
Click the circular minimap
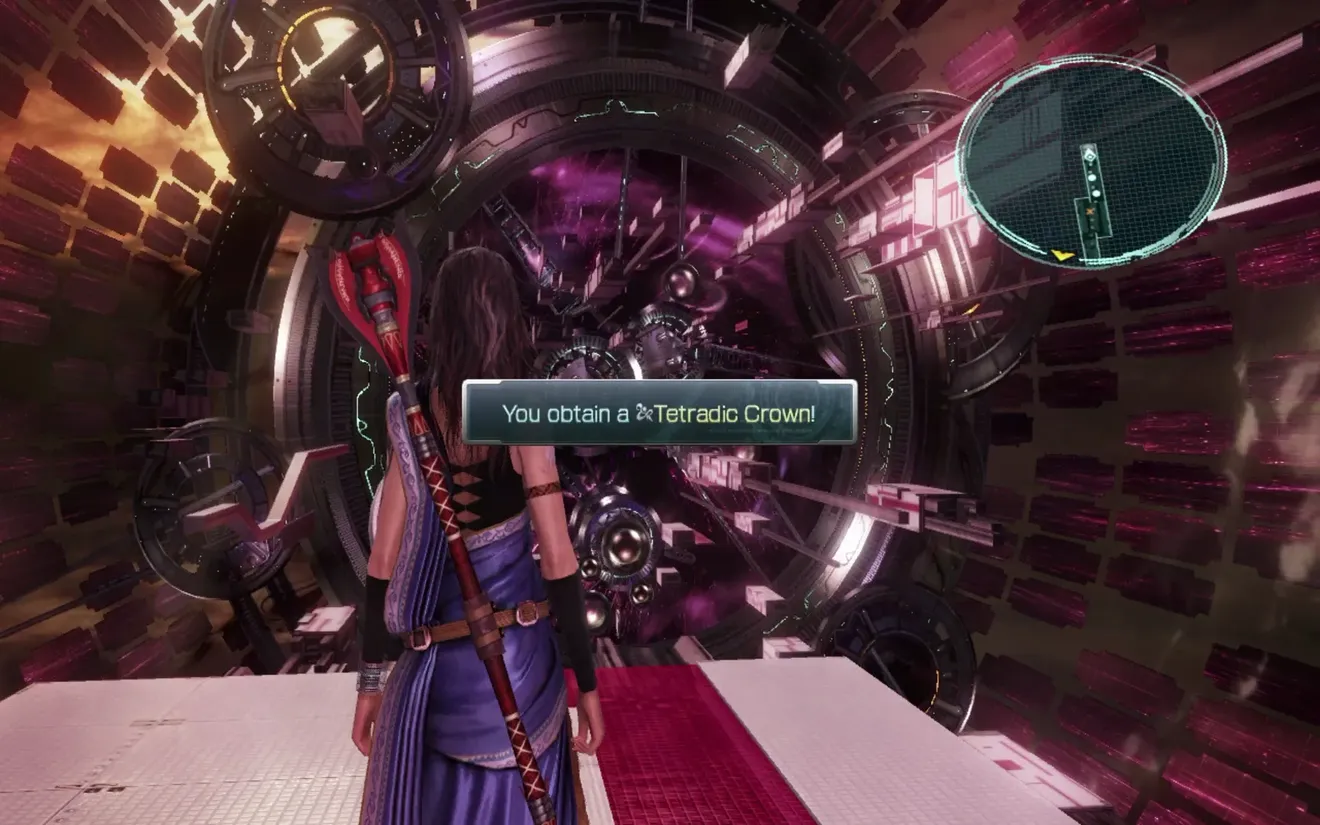pos(1091,162)
